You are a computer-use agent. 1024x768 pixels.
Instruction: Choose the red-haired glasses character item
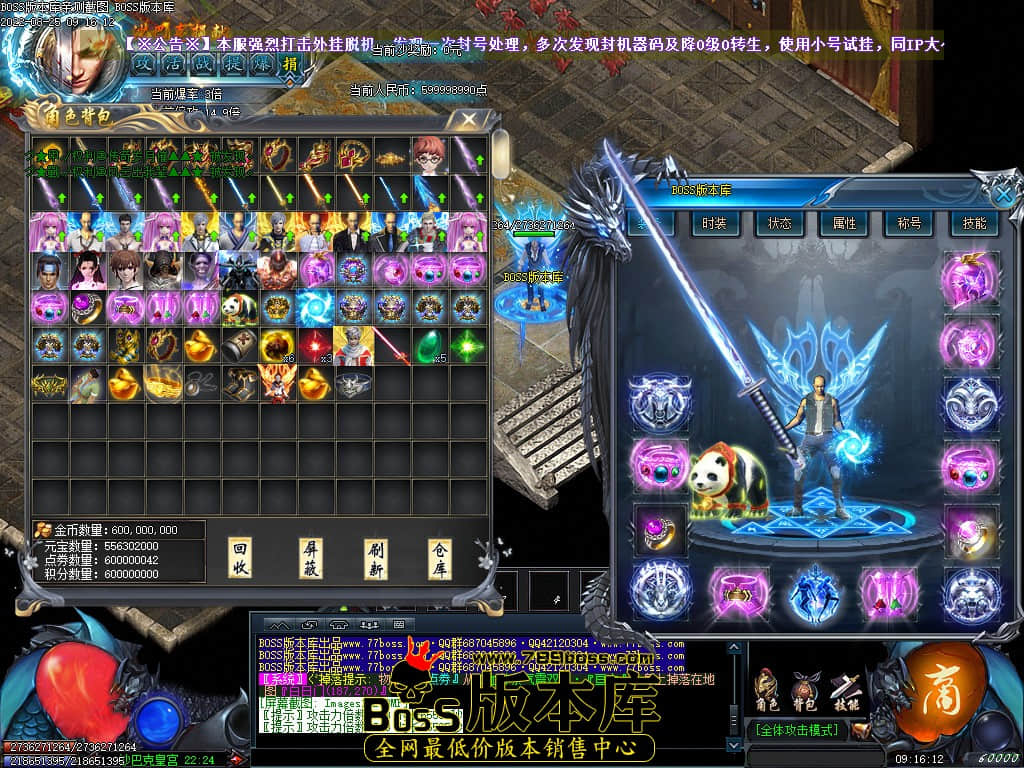430,155
